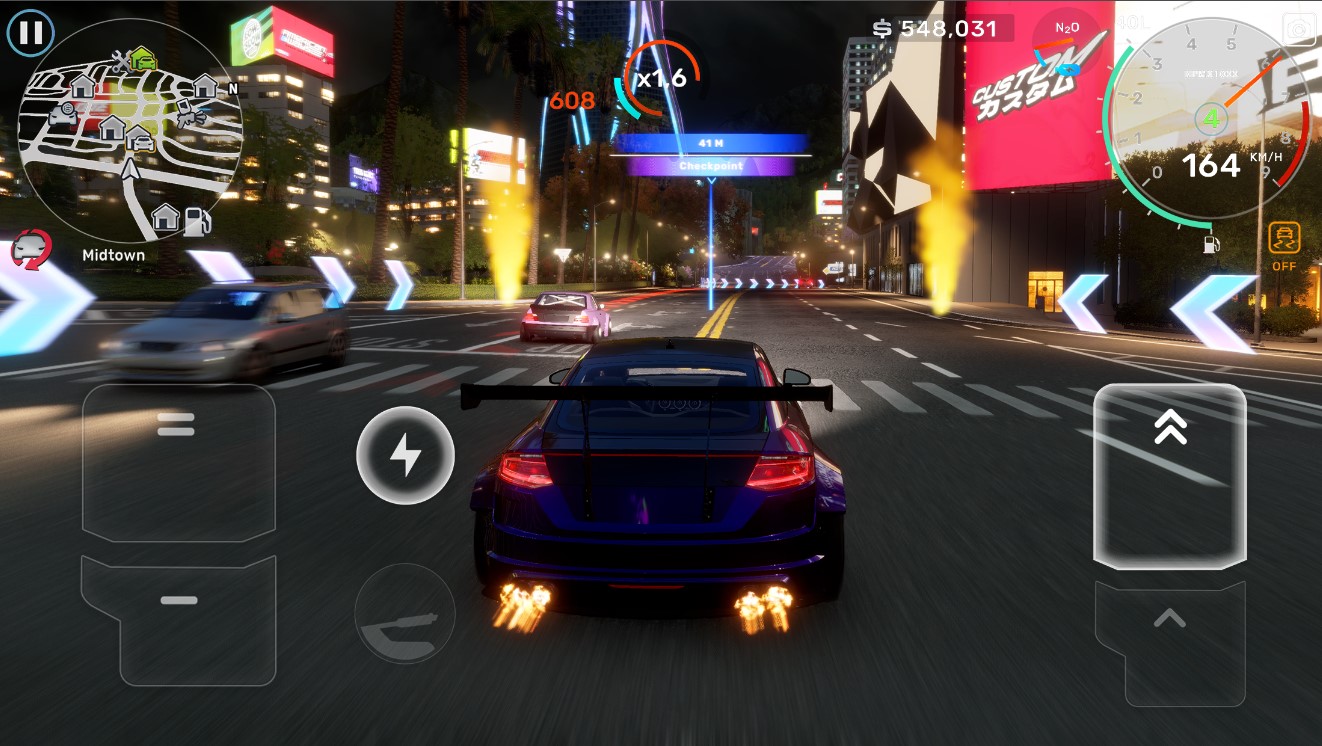Open the pause menu
Viewport: 1322px width, 746px height.
(x=30, y=32)
